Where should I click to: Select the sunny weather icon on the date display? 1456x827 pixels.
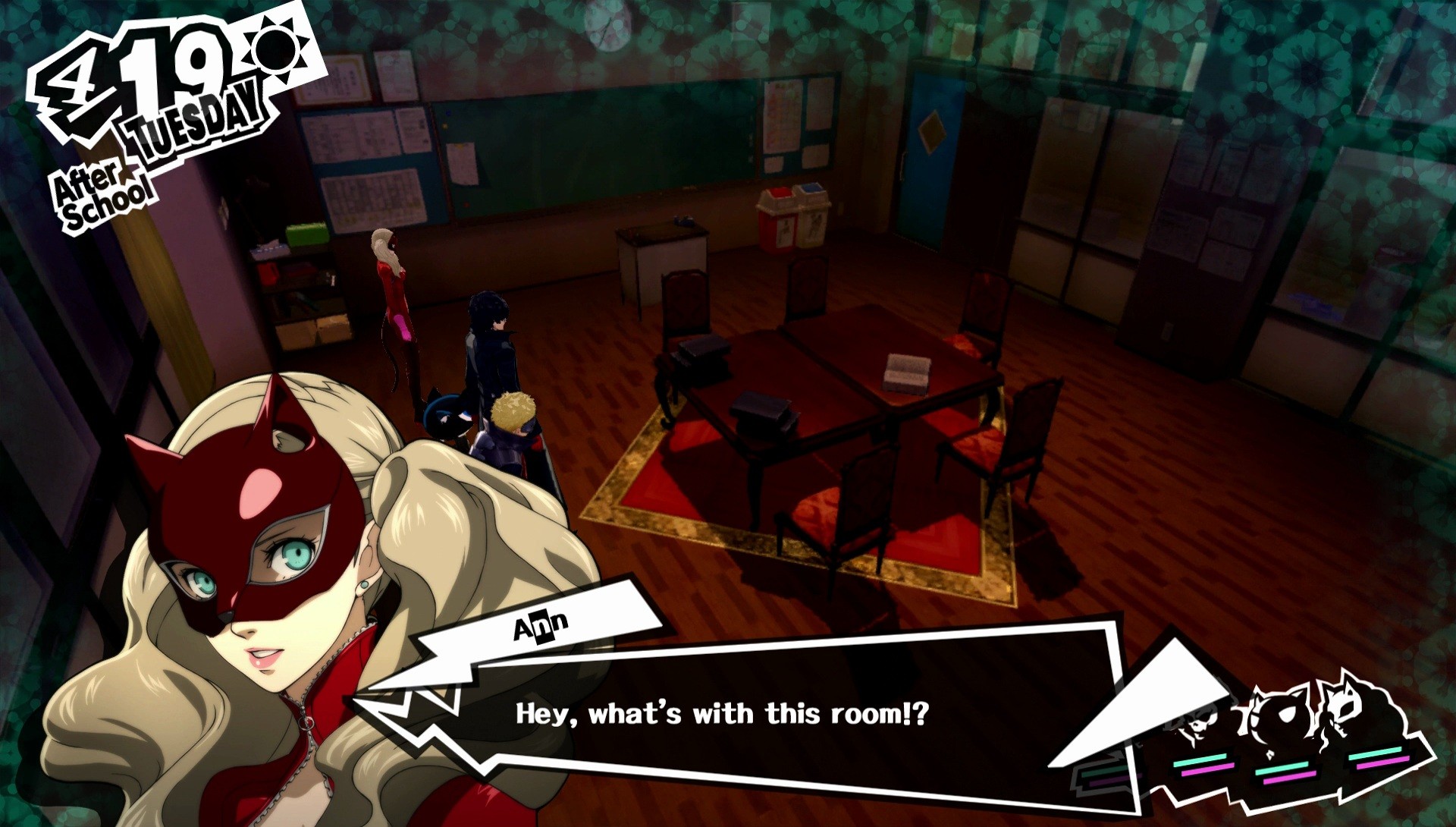click(x=276, y=47)
